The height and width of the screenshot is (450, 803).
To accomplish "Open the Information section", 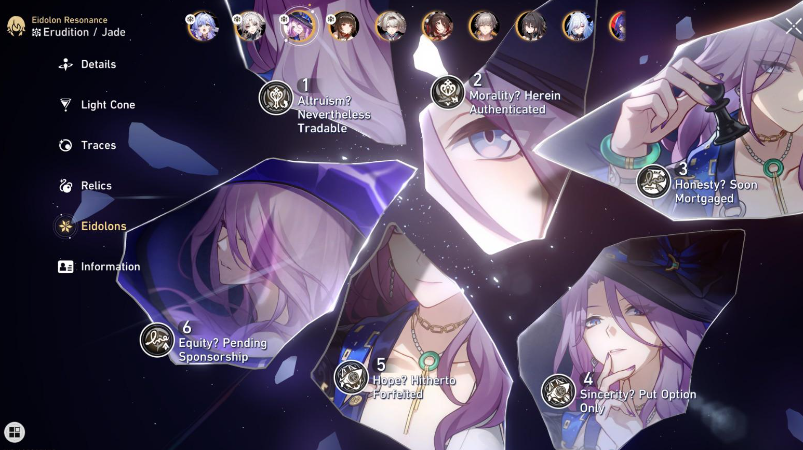I will point(110,267).
